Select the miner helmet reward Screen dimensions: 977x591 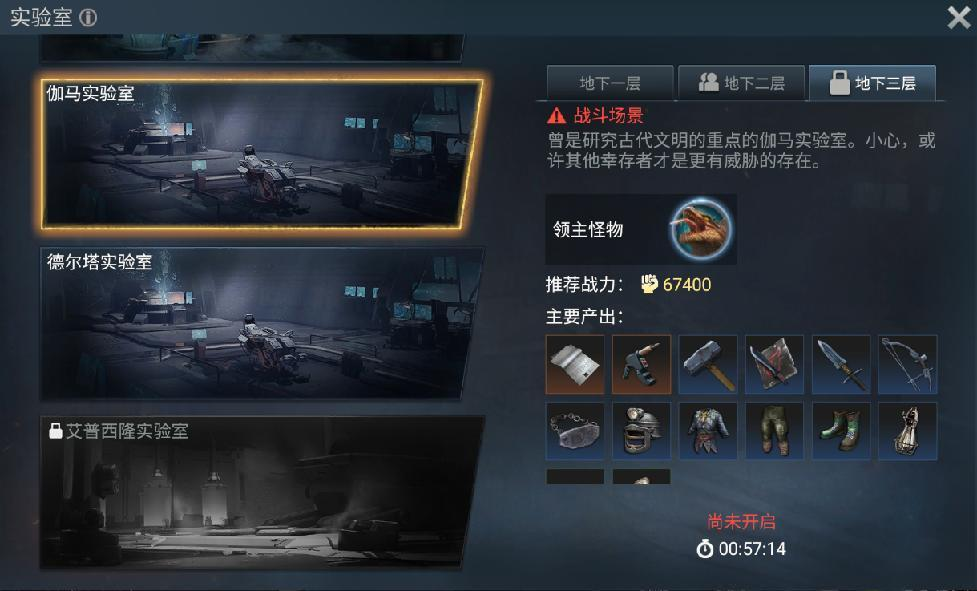[641, 431]
